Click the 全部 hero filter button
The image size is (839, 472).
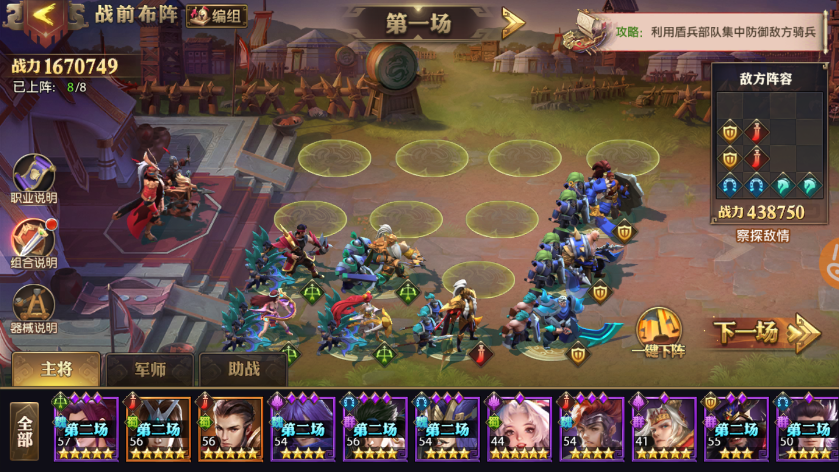tap(24, 431)
